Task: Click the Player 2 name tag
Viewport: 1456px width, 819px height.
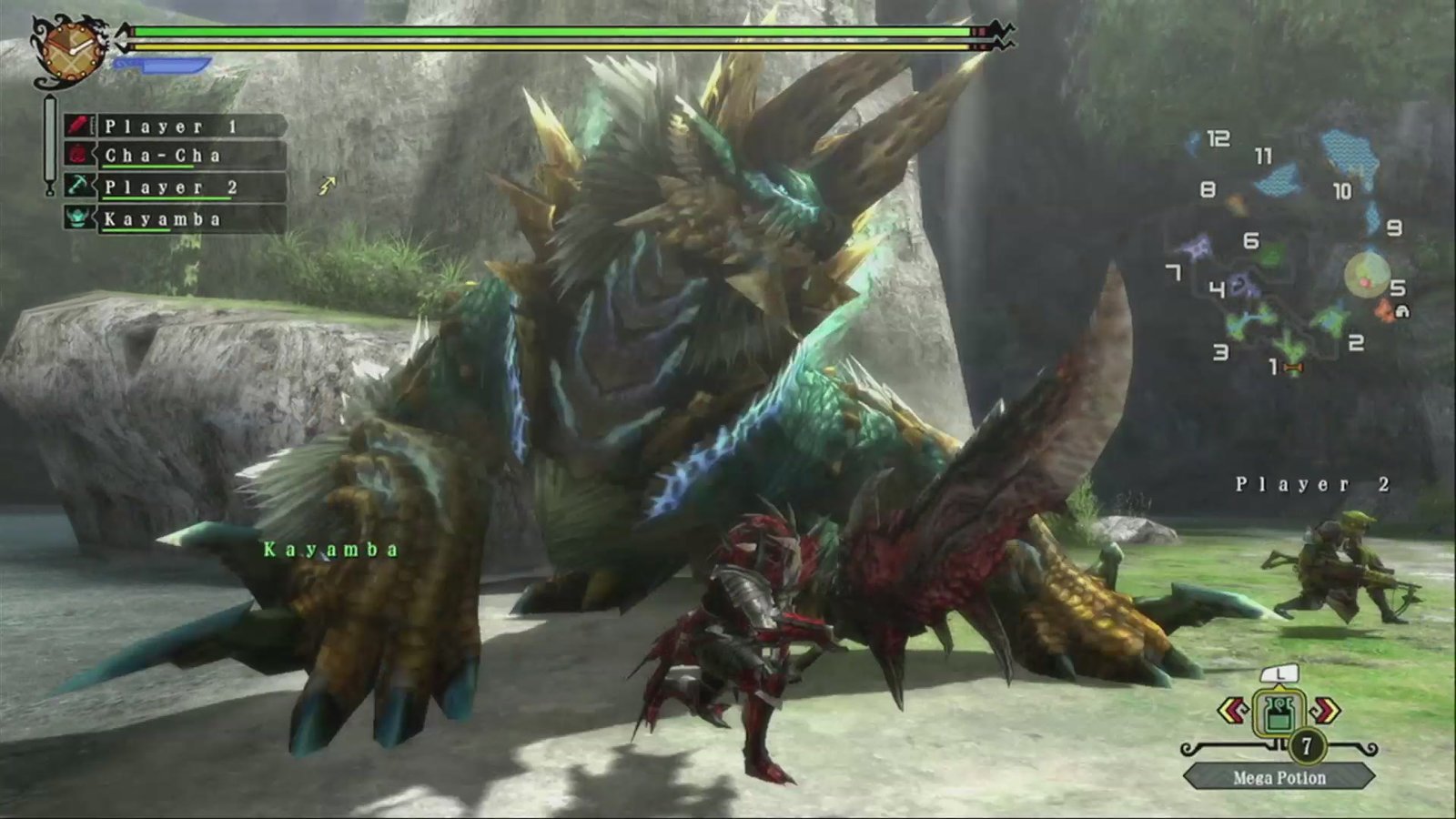Action: (x=1312, y=485)
